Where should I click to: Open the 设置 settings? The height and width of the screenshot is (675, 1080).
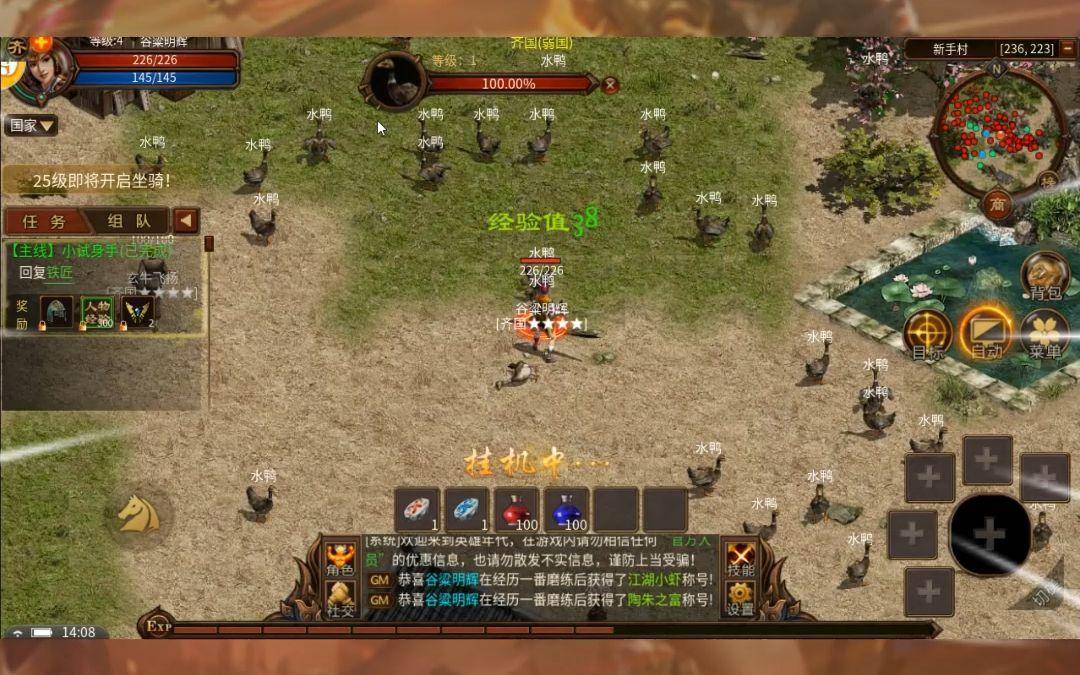[741, 600]
